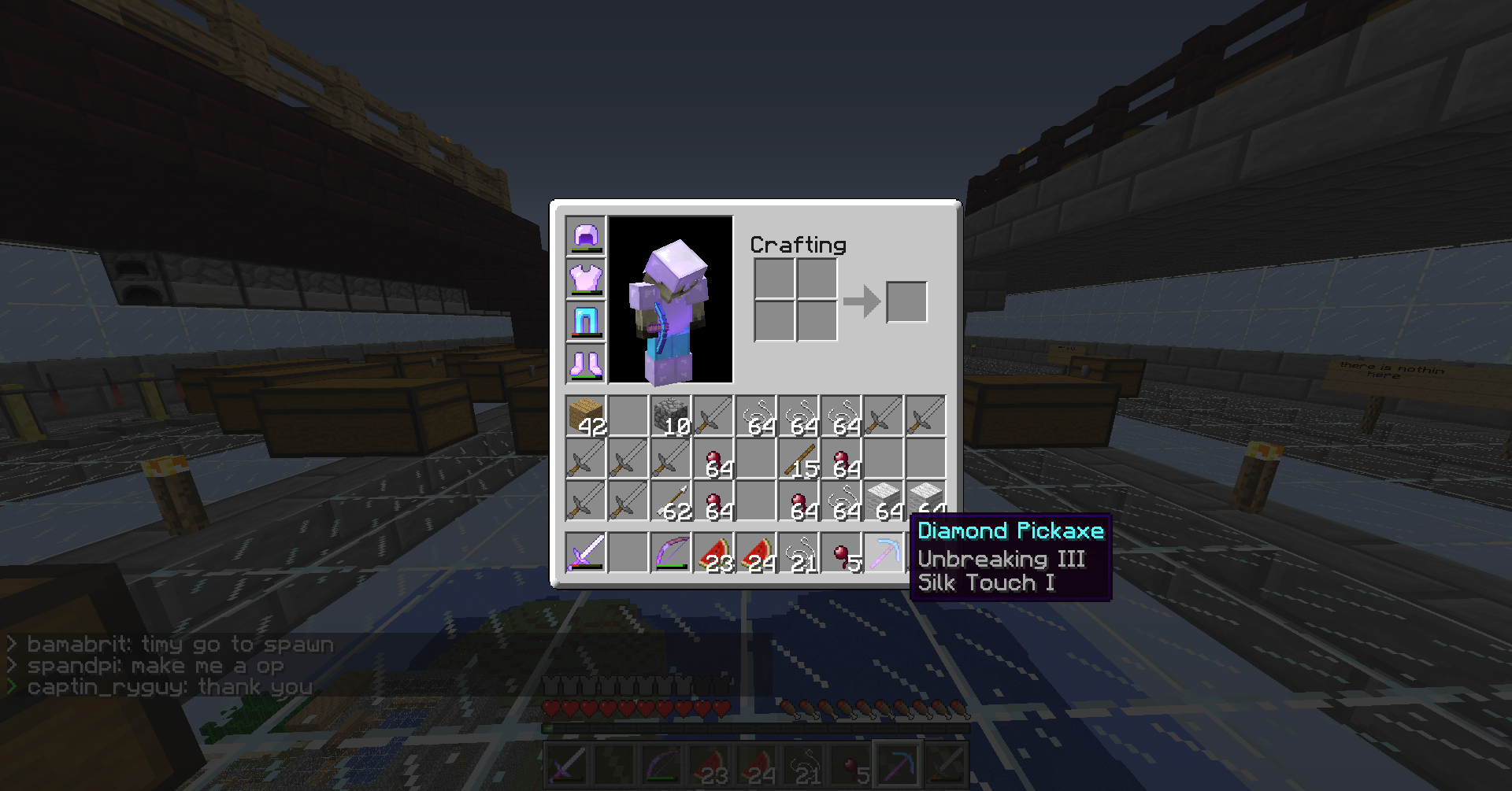Click the enchanted boots armor slot

click(584, 363)
